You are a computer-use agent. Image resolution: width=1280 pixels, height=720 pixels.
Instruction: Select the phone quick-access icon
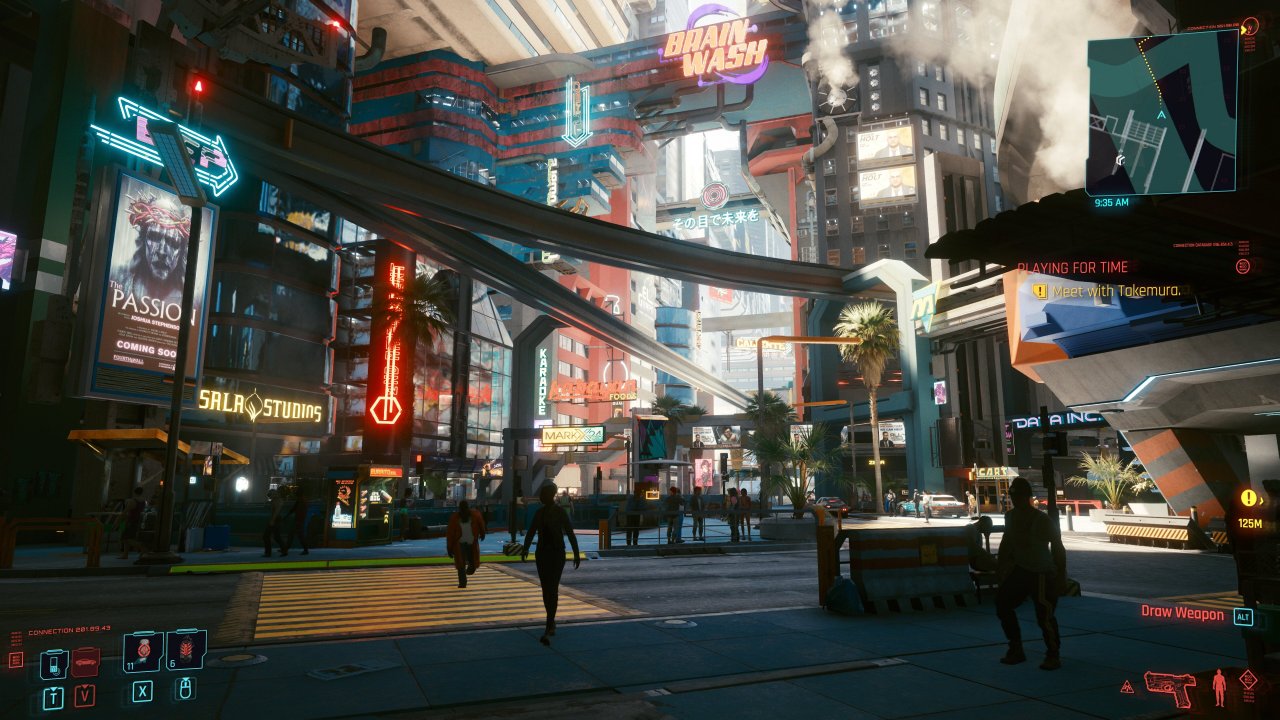(x=54, y=663)
